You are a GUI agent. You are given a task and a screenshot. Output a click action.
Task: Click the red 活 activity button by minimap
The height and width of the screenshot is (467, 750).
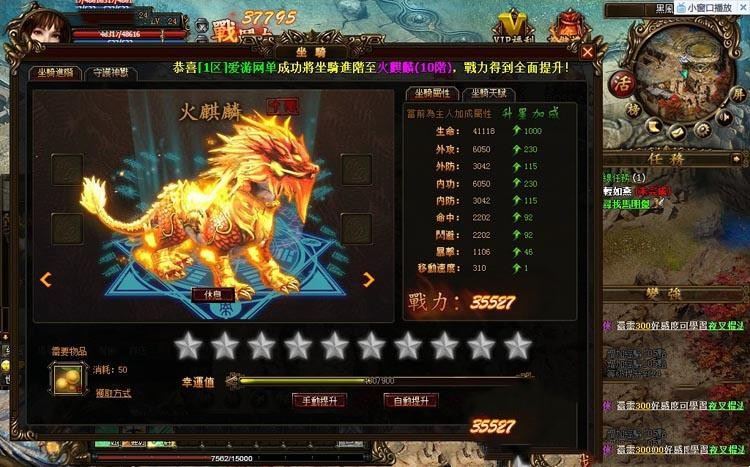point(621,110)
